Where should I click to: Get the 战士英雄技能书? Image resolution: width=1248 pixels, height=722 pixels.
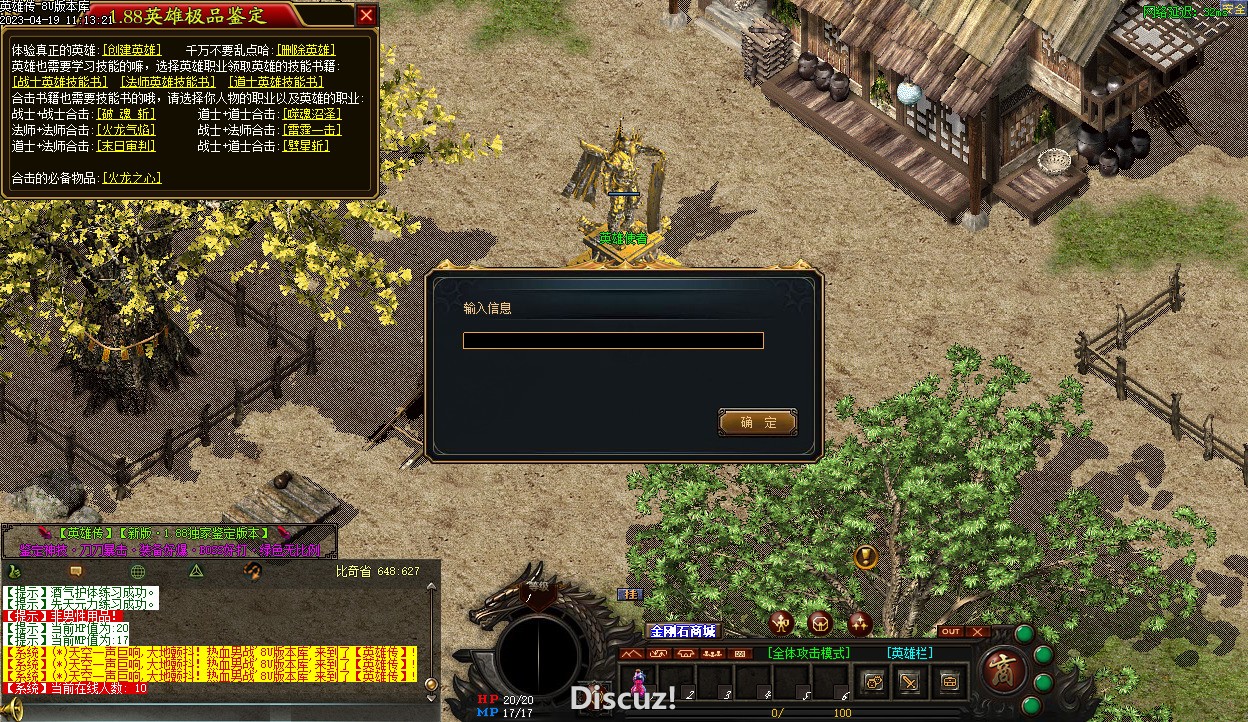click(x=60, y=82)
